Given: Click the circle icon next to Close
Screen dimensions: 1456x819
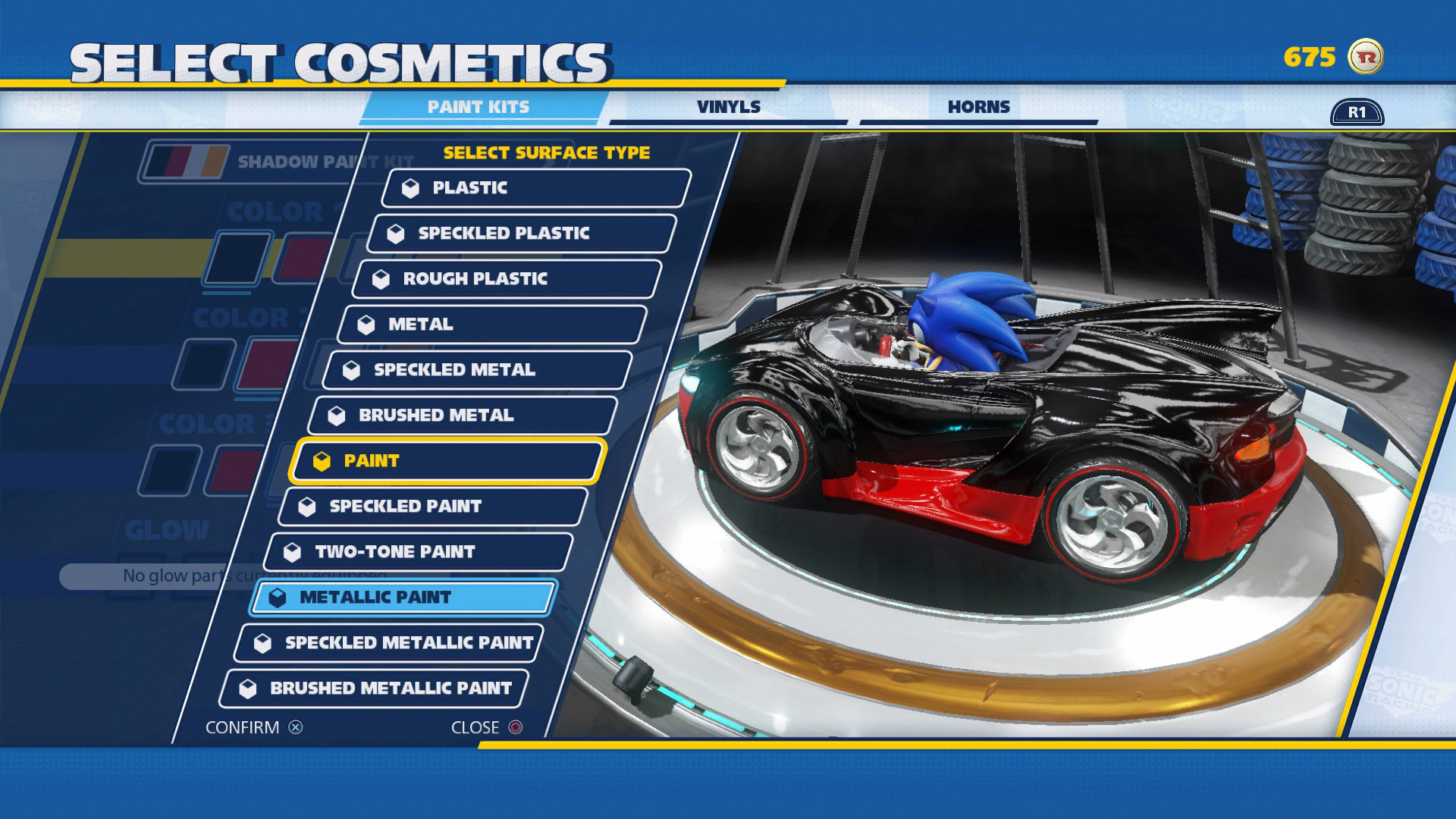Looking at the screenshot, I should 515,726.
